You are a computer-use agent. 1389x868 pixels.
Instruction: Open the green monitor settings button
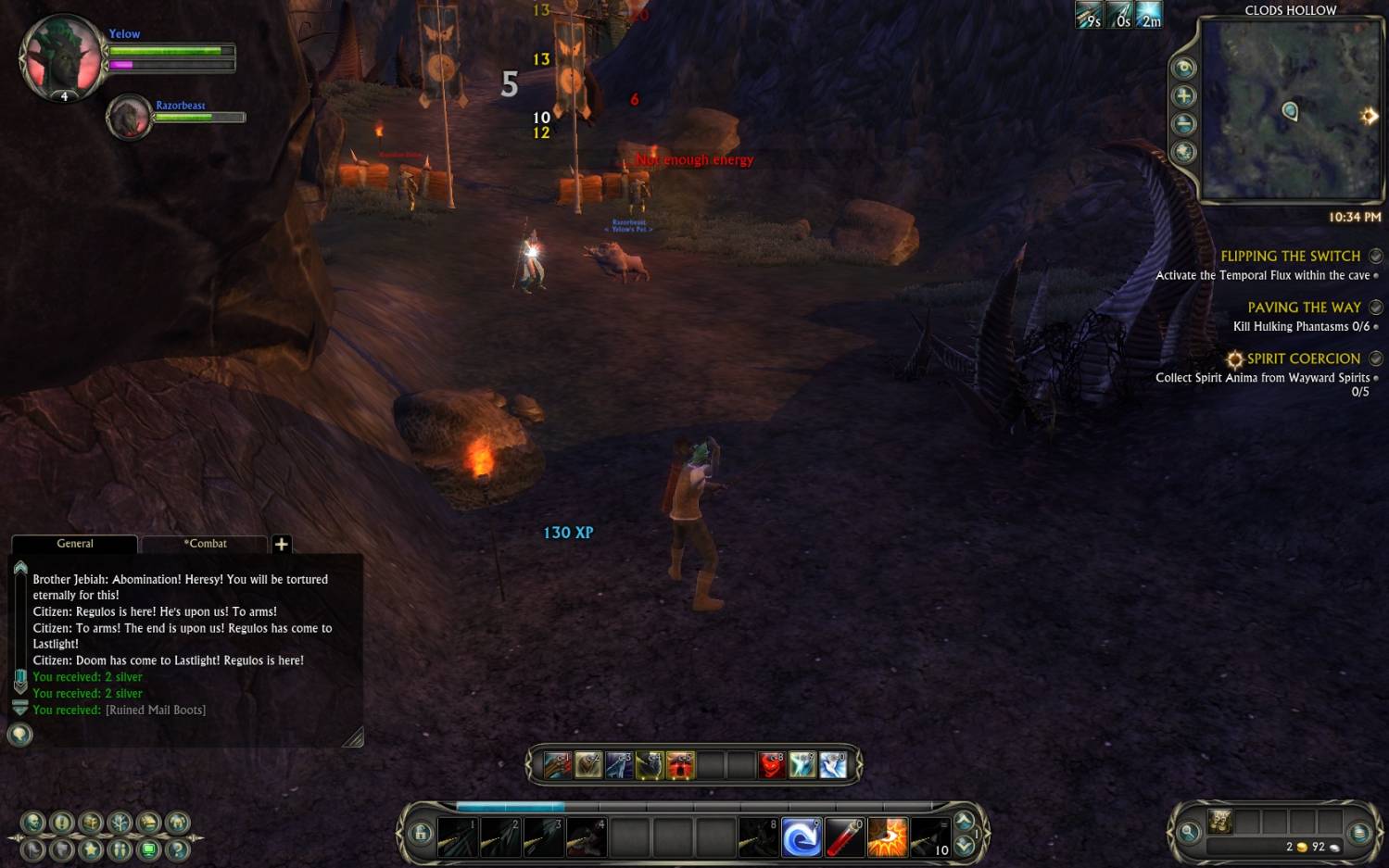pyautogui.click(x=148, y=849)
